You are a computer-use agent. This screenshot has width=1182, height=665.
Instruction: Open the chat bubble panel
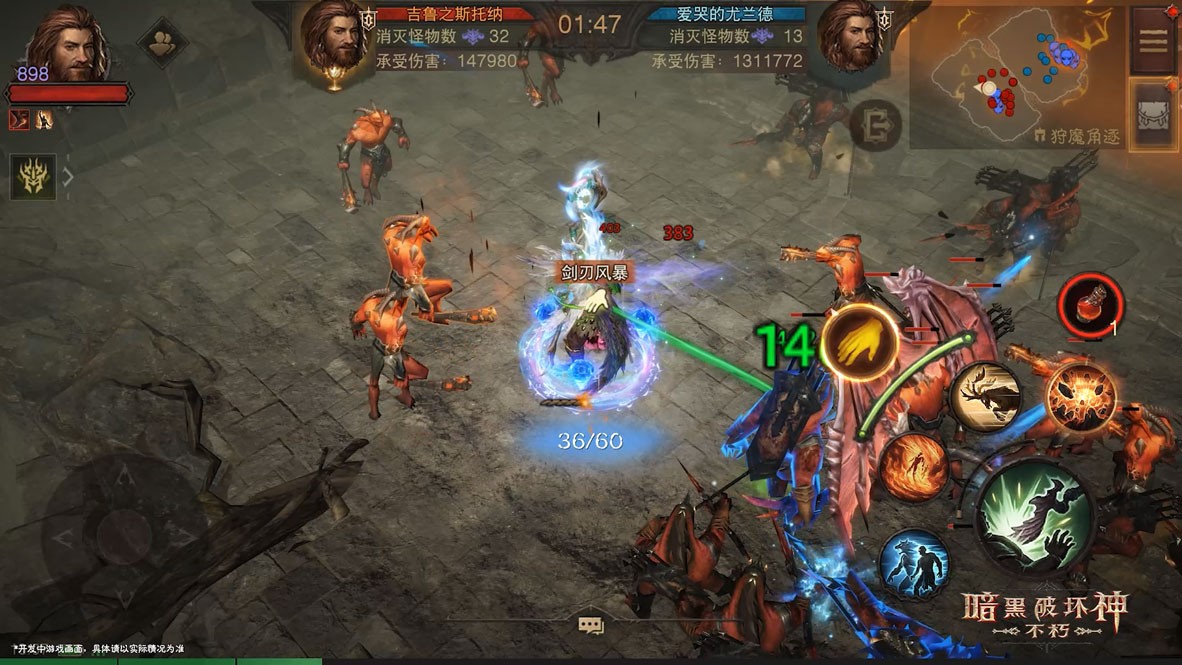591,626
